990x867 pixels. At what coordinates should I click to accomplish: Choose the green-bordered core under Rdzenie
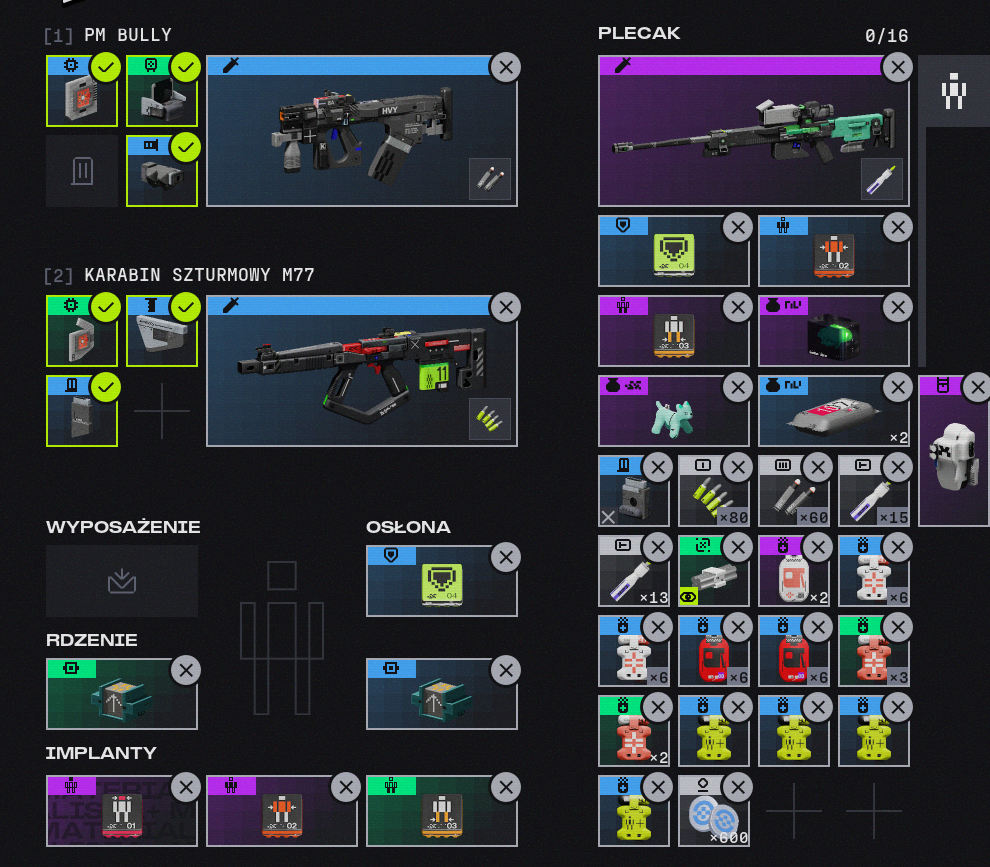point(121,695)
